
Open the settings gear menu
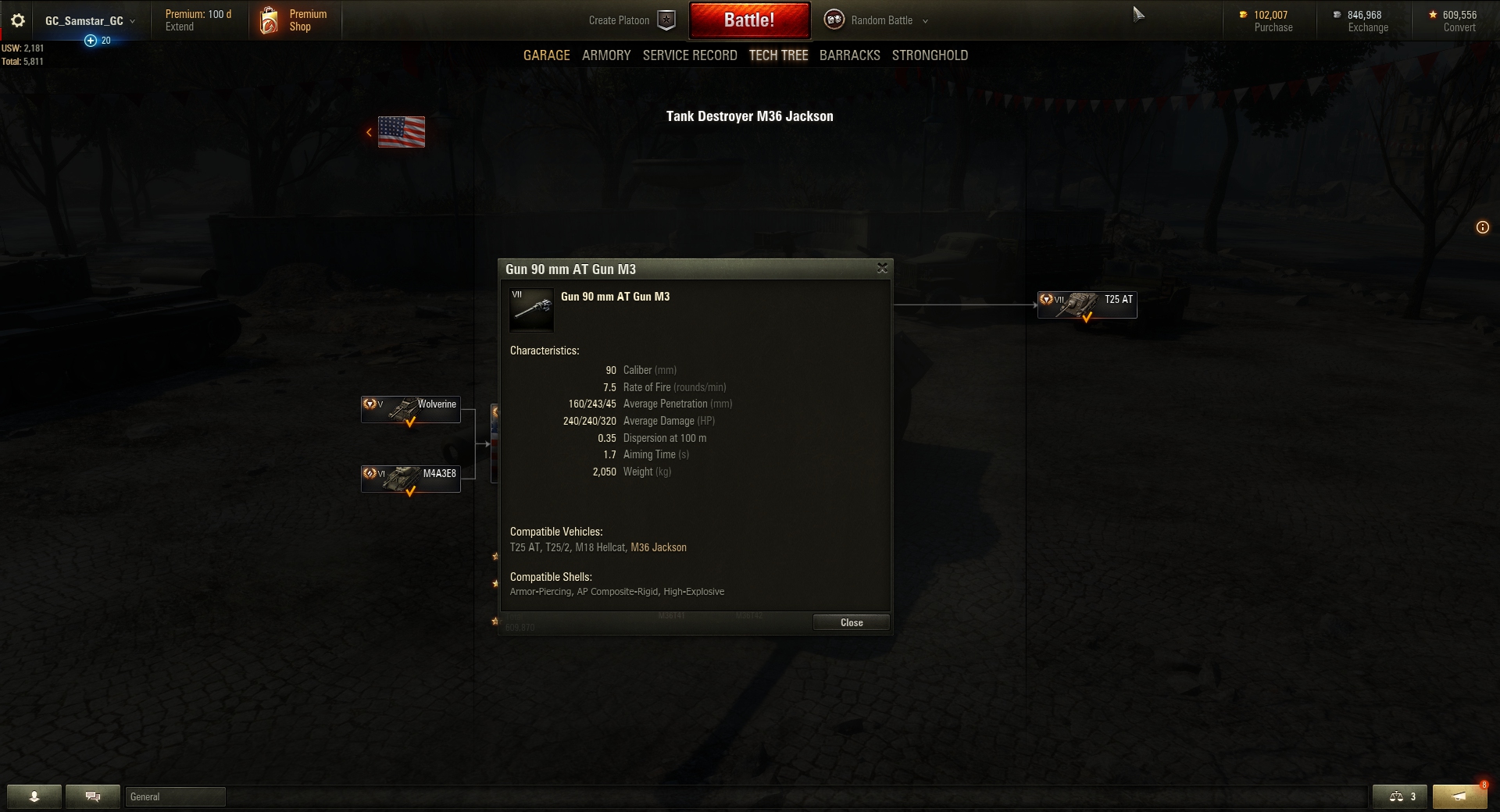point(18,21)
